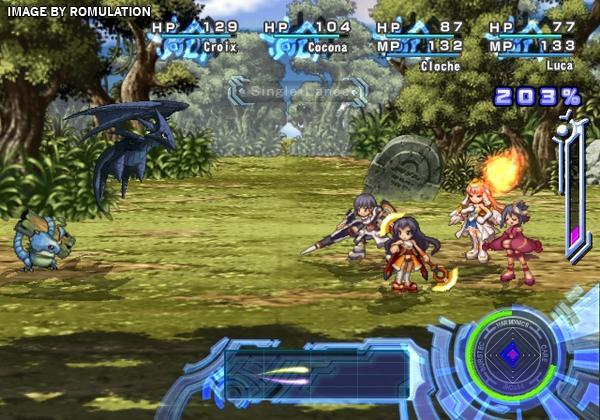Select Cocona's party status panel
The height and width of the screenshot is (420, 600).
308,36
